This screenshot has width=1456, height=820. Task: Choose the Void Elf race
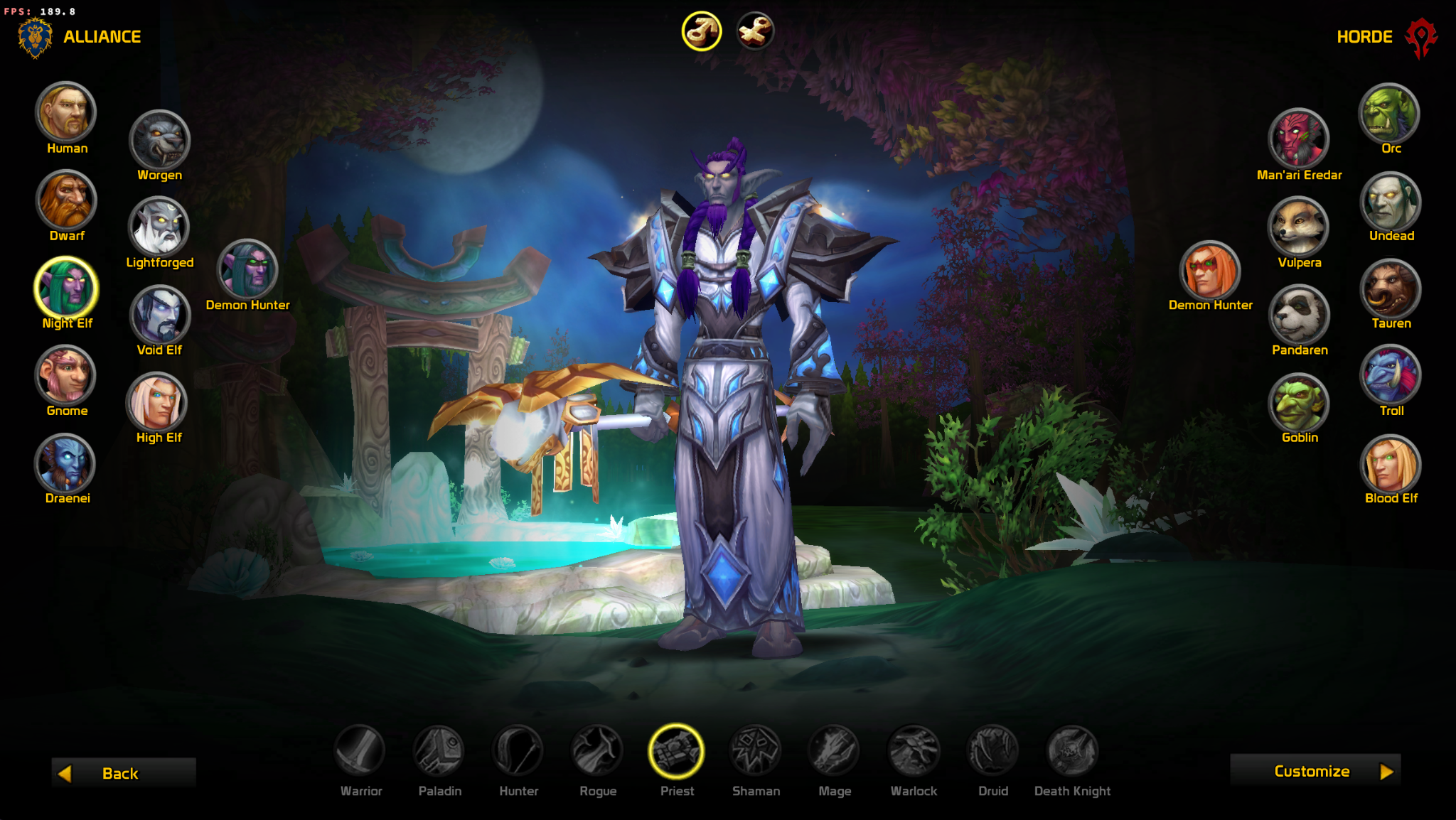point(159,315)
